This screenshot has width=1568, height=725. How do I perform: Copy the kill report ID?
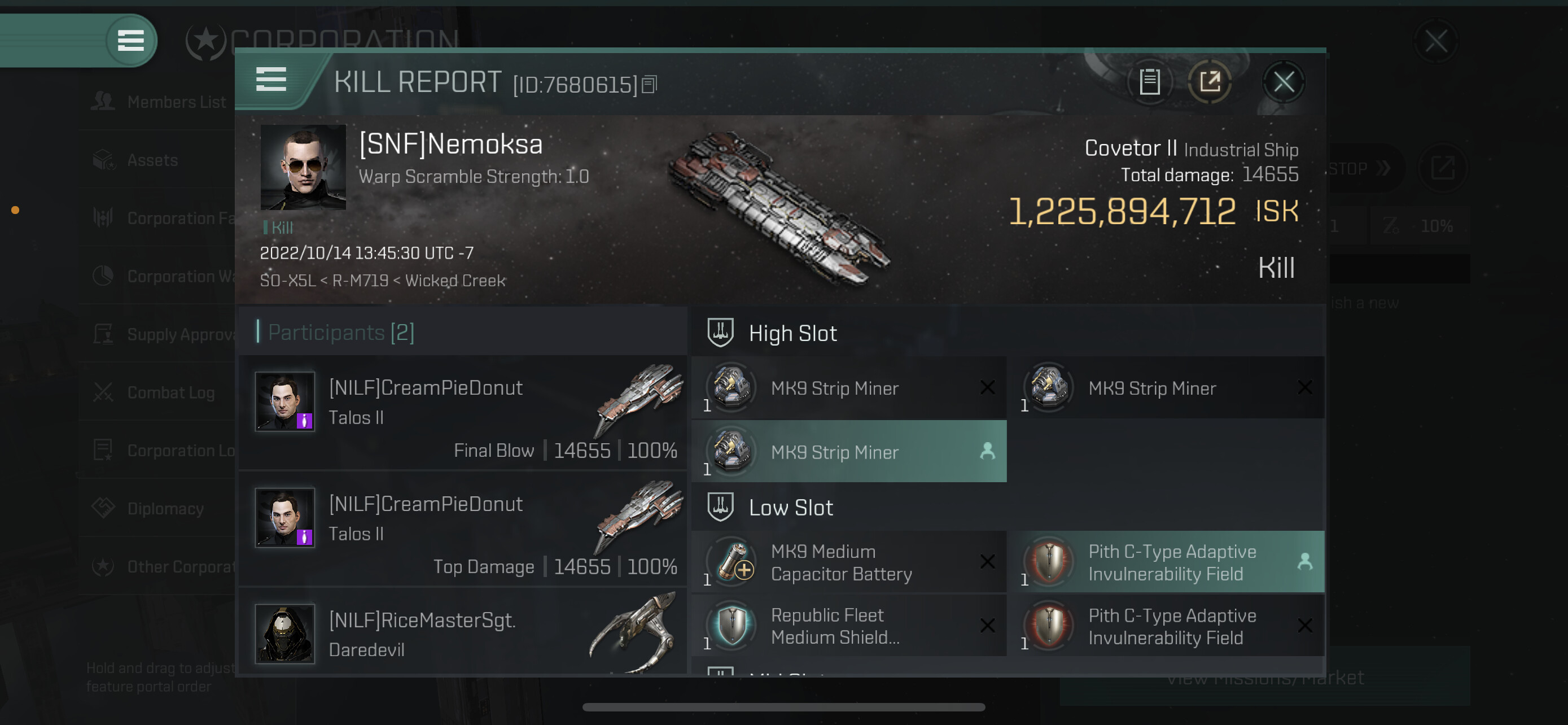[x=650, y=85]
